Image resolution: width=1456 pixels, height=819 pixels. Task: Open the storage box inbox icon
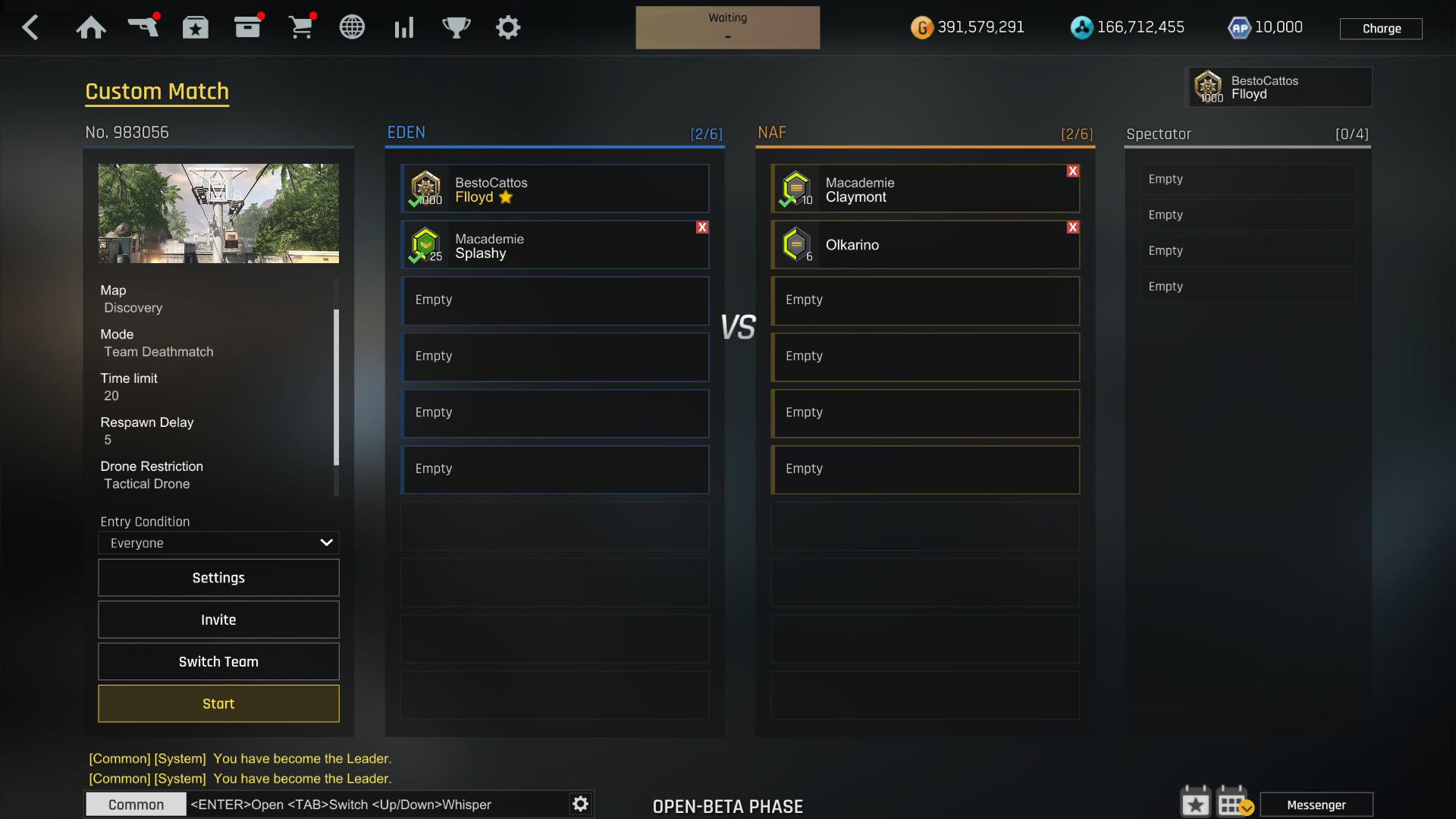pos(248,27)
